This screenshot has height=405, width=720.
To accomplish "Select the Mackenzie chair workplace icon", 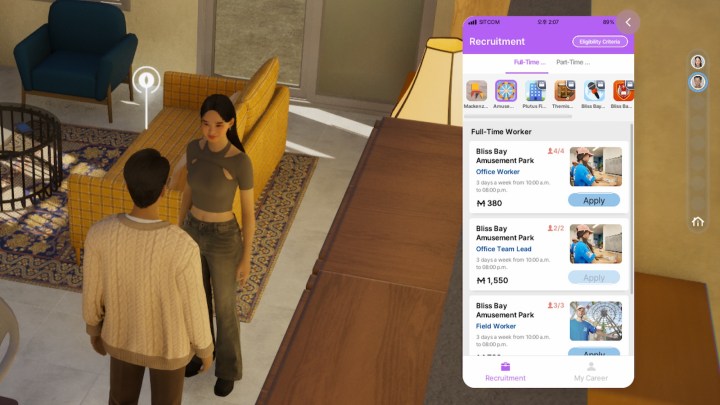I will 477,91.
